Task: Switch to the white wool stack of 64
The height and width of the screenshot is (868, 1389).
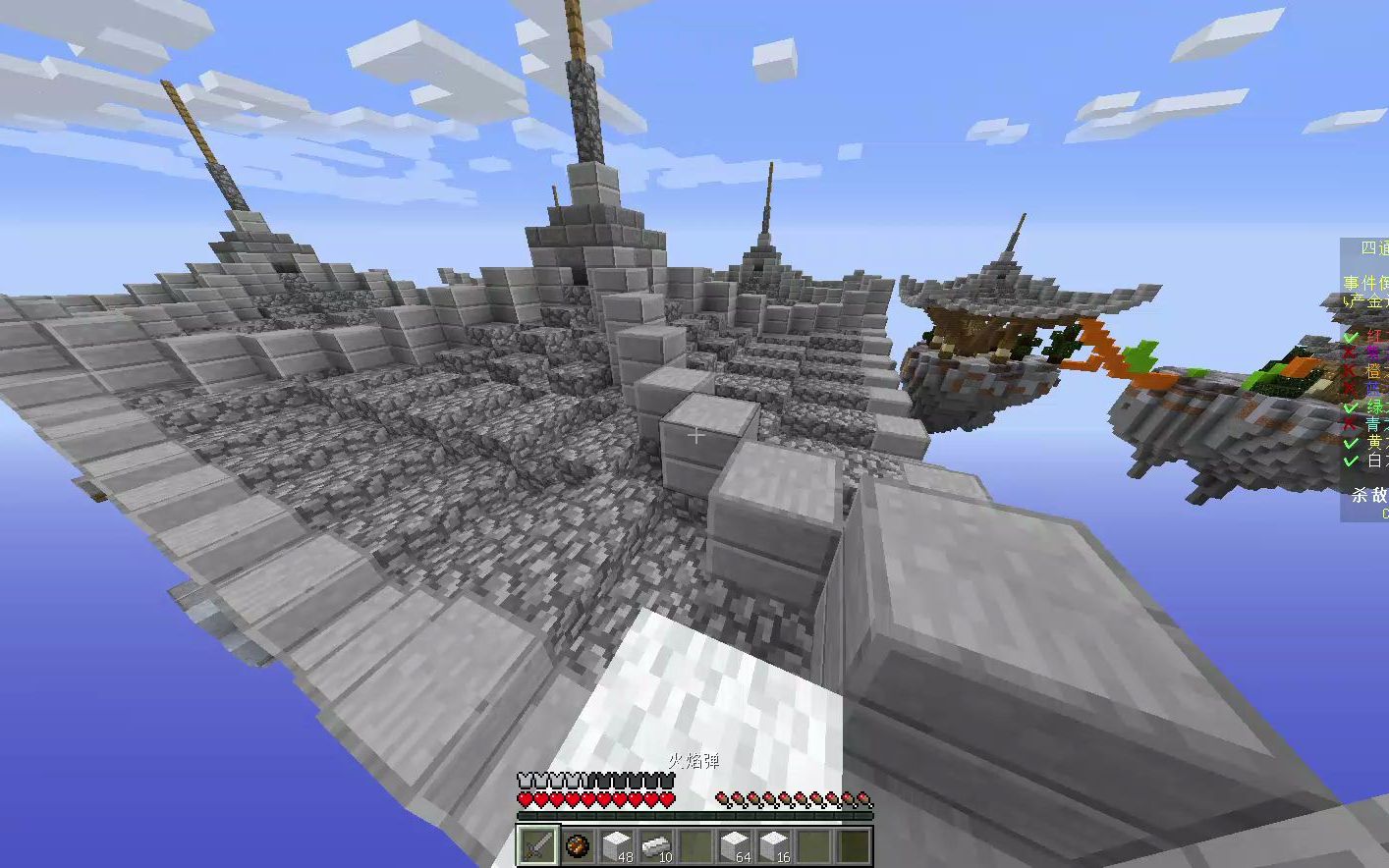Action: click(x=735, y=844)
